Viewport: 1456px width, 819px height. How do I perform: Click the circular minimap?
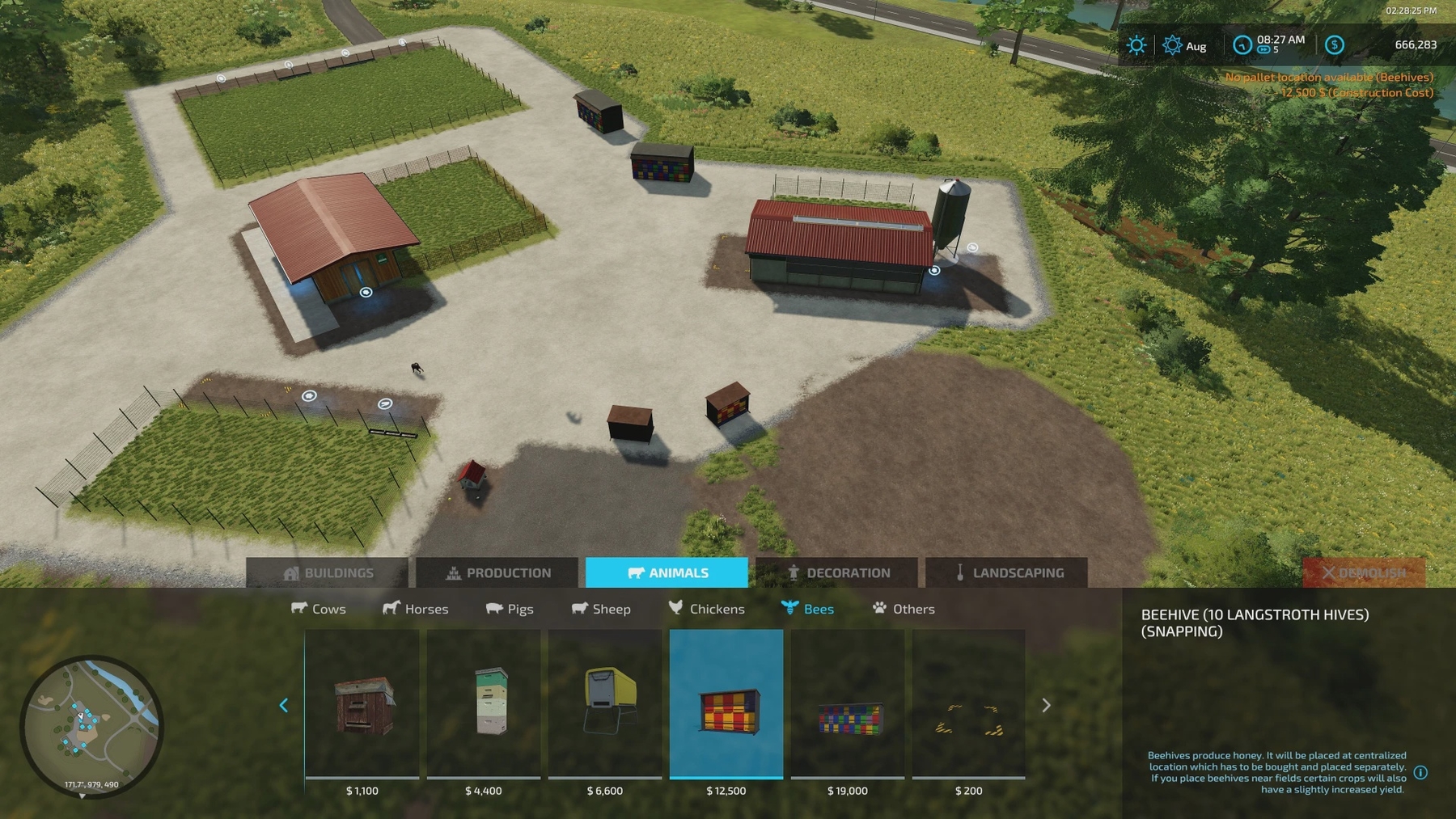pos(91,726)
